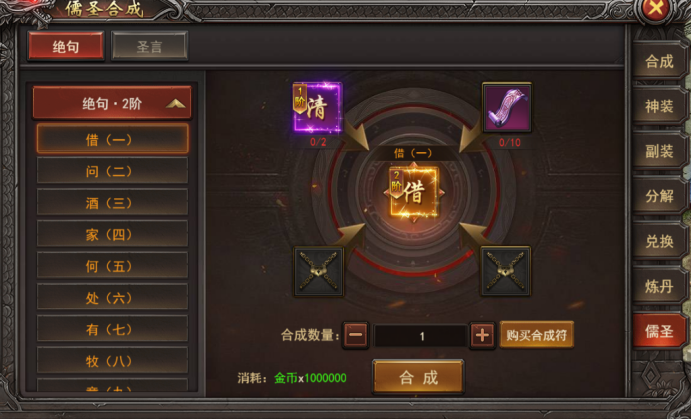Select 借(一) in the recipe list

click(112, 139)
